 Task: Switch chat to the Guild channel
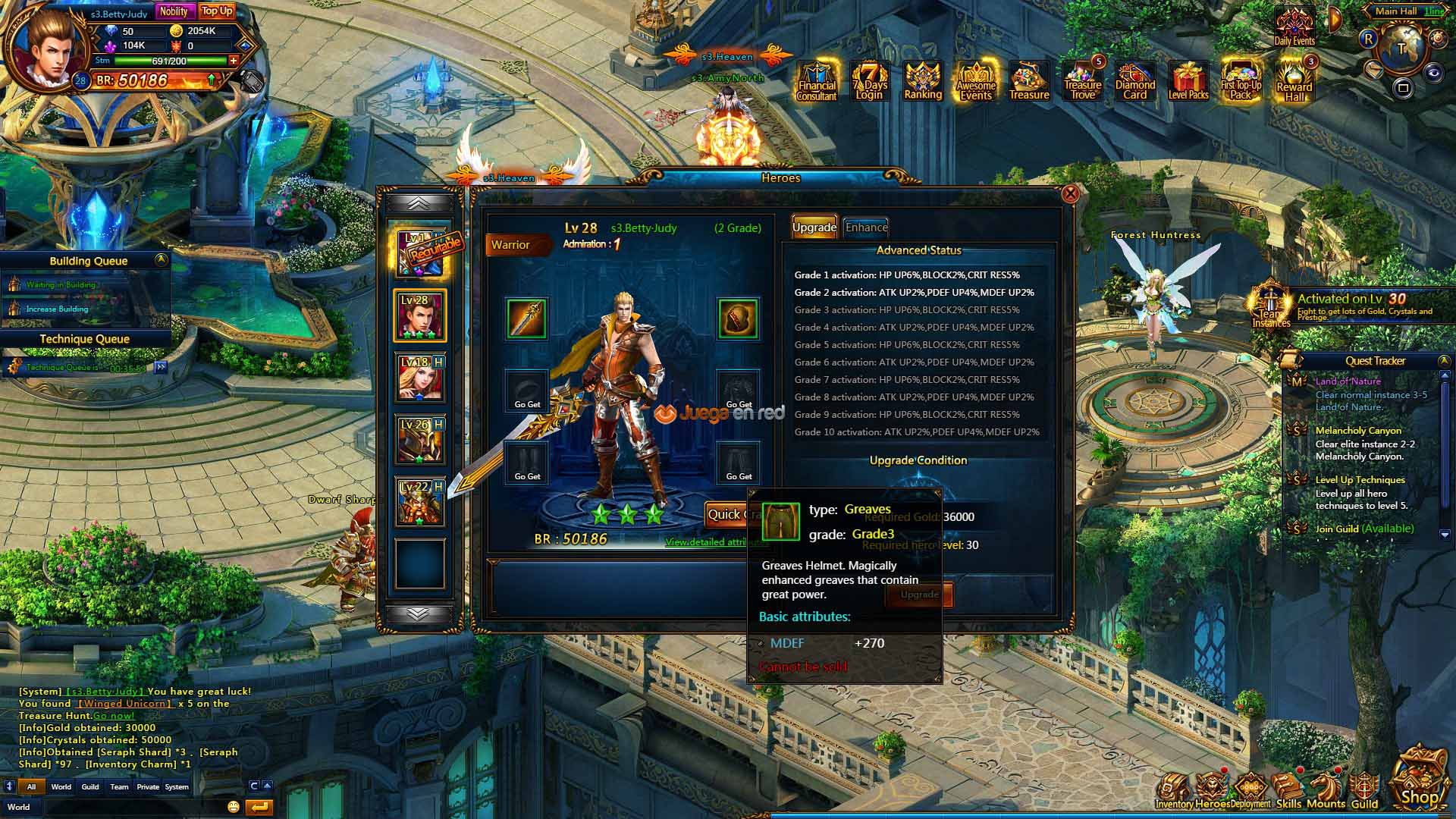90,786
